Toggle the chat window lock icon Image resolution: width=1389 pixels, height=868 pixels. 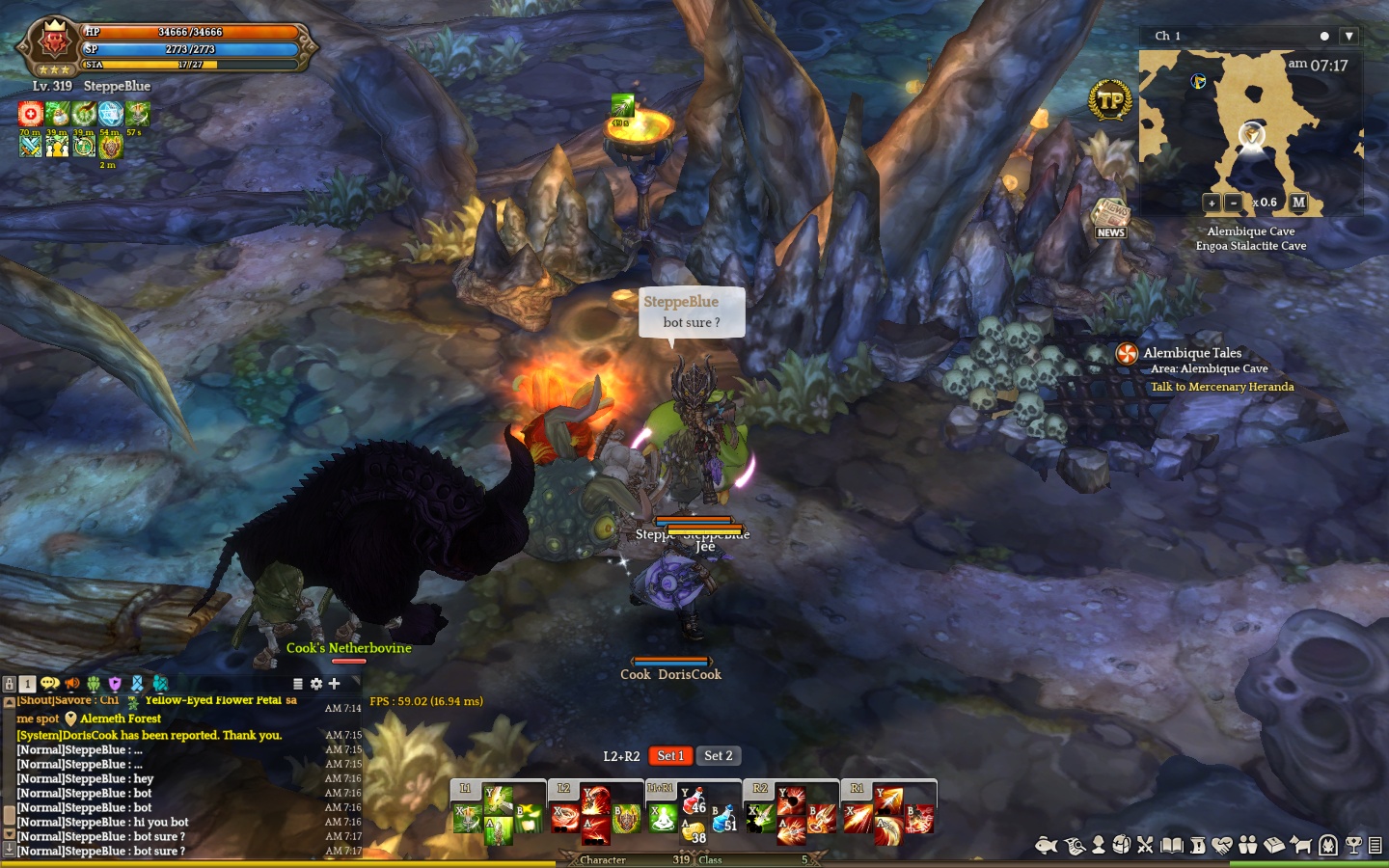click(x=10, y=684)
